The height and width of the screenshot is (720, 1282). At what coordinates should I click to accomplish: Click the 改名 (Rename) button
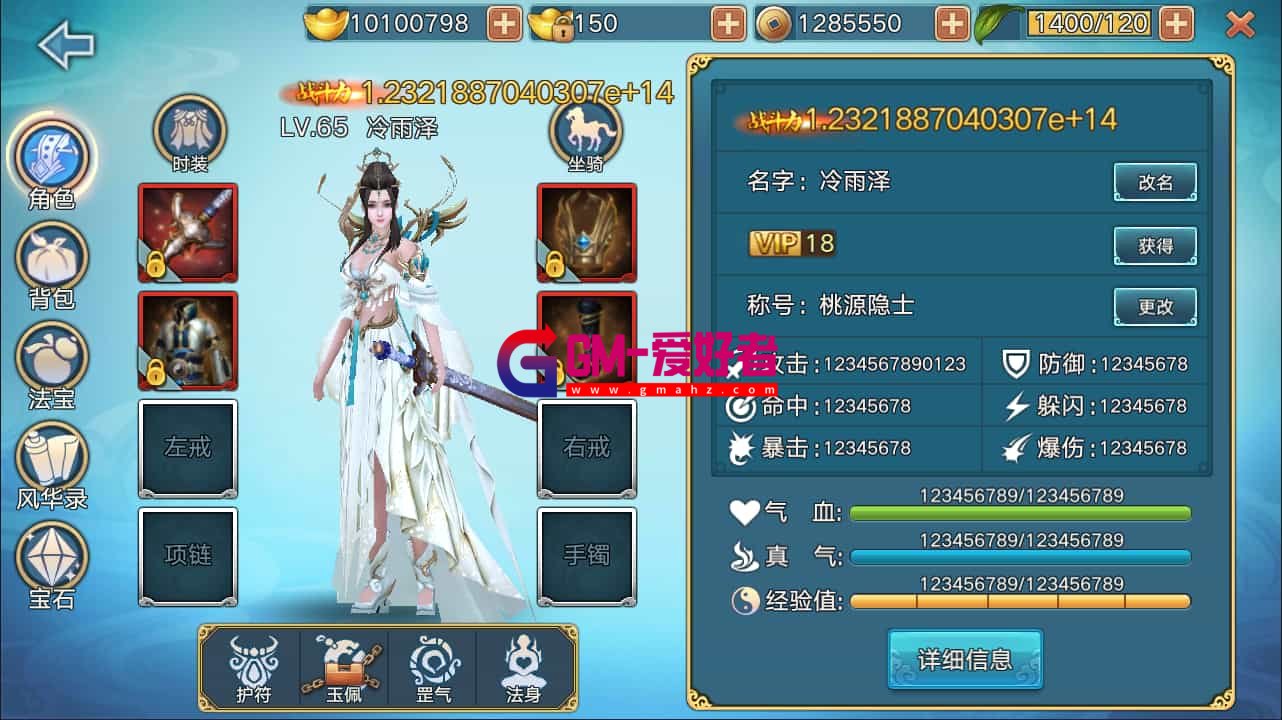pyautogui.click(x=1155, y=181)
